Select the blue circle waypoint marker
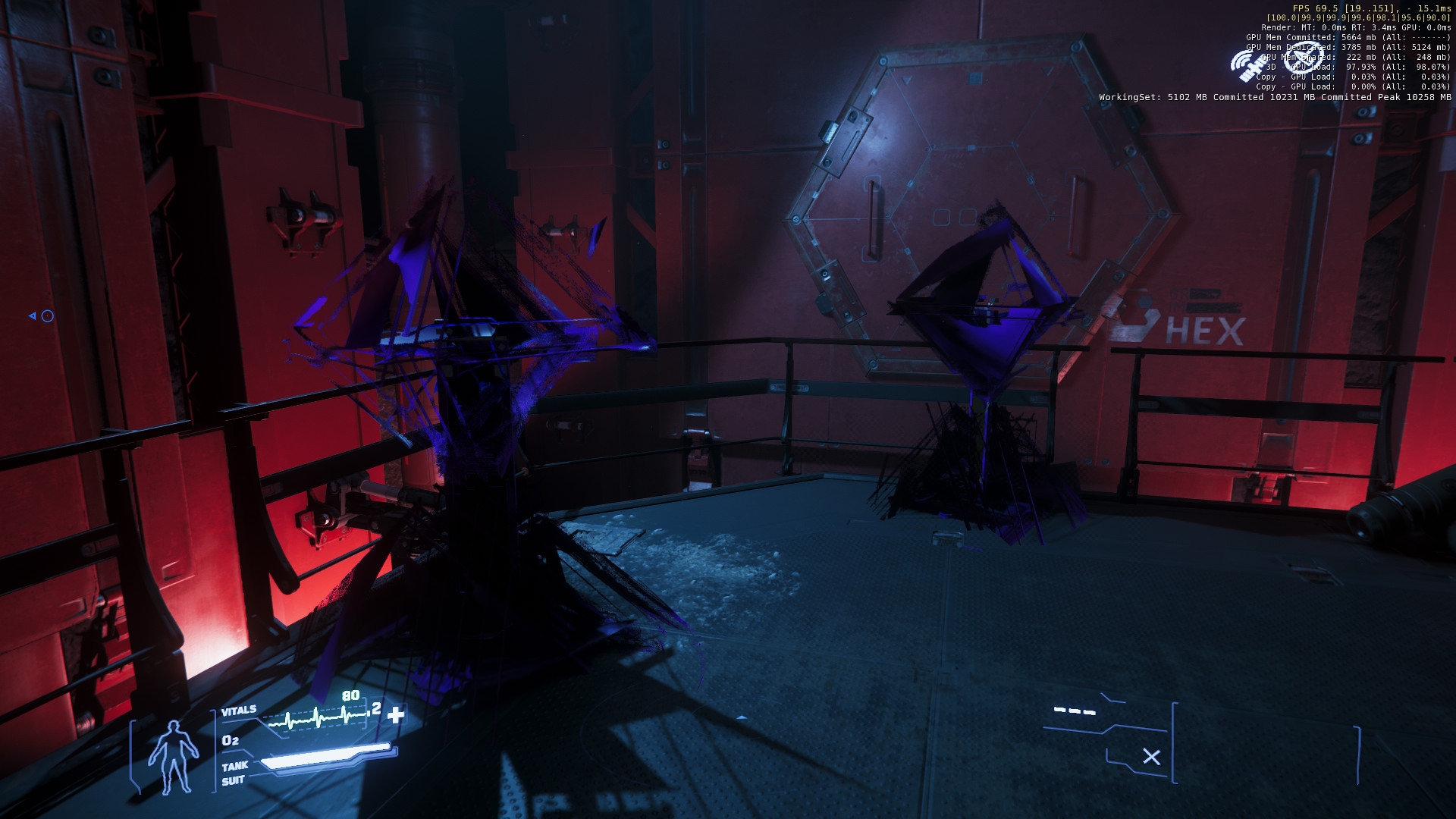The image size is (1456, 819). tap(47, 316)
